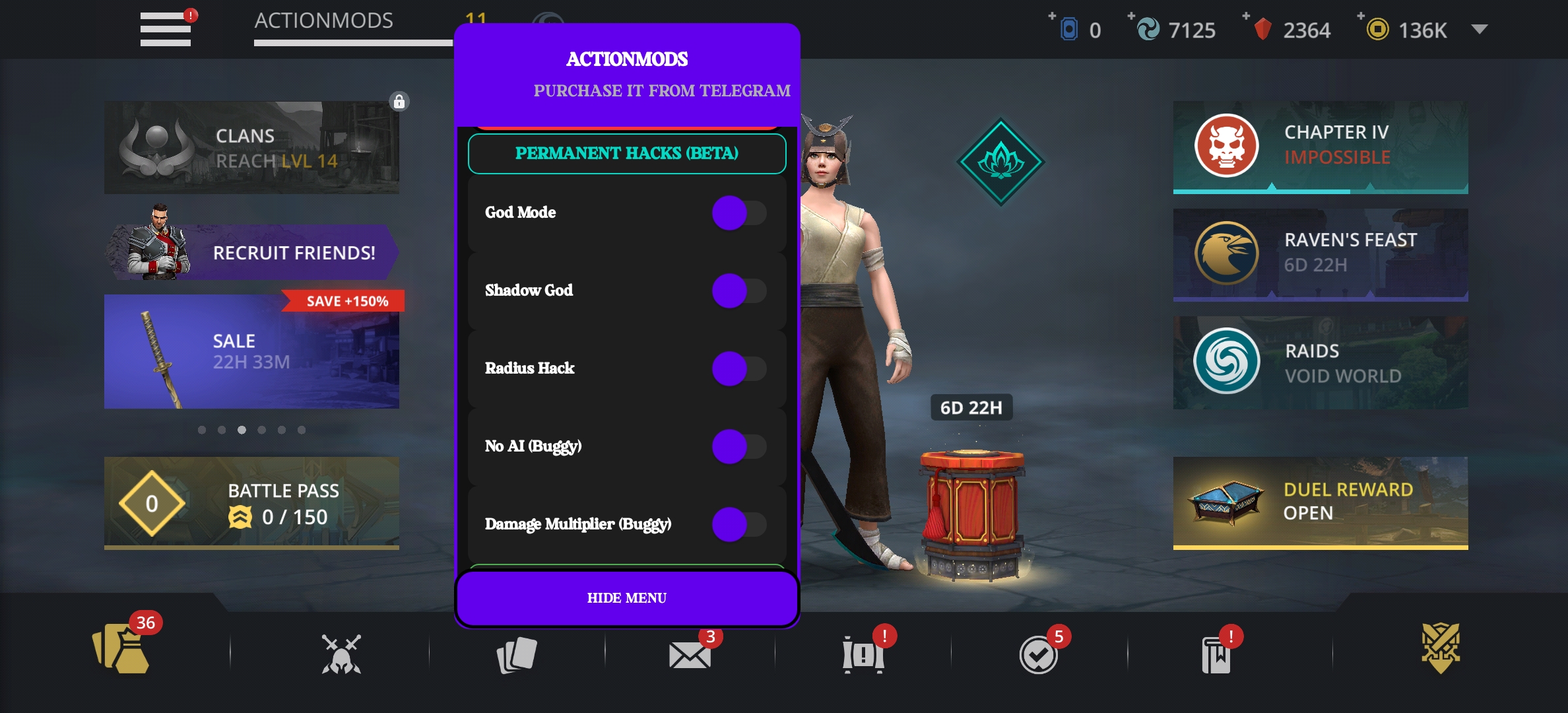Toggle the No AI (Buggy) option
Image resolution: width=1568 pixels, height=713 pixels.
pyautogui.click(x=739, y=447)
